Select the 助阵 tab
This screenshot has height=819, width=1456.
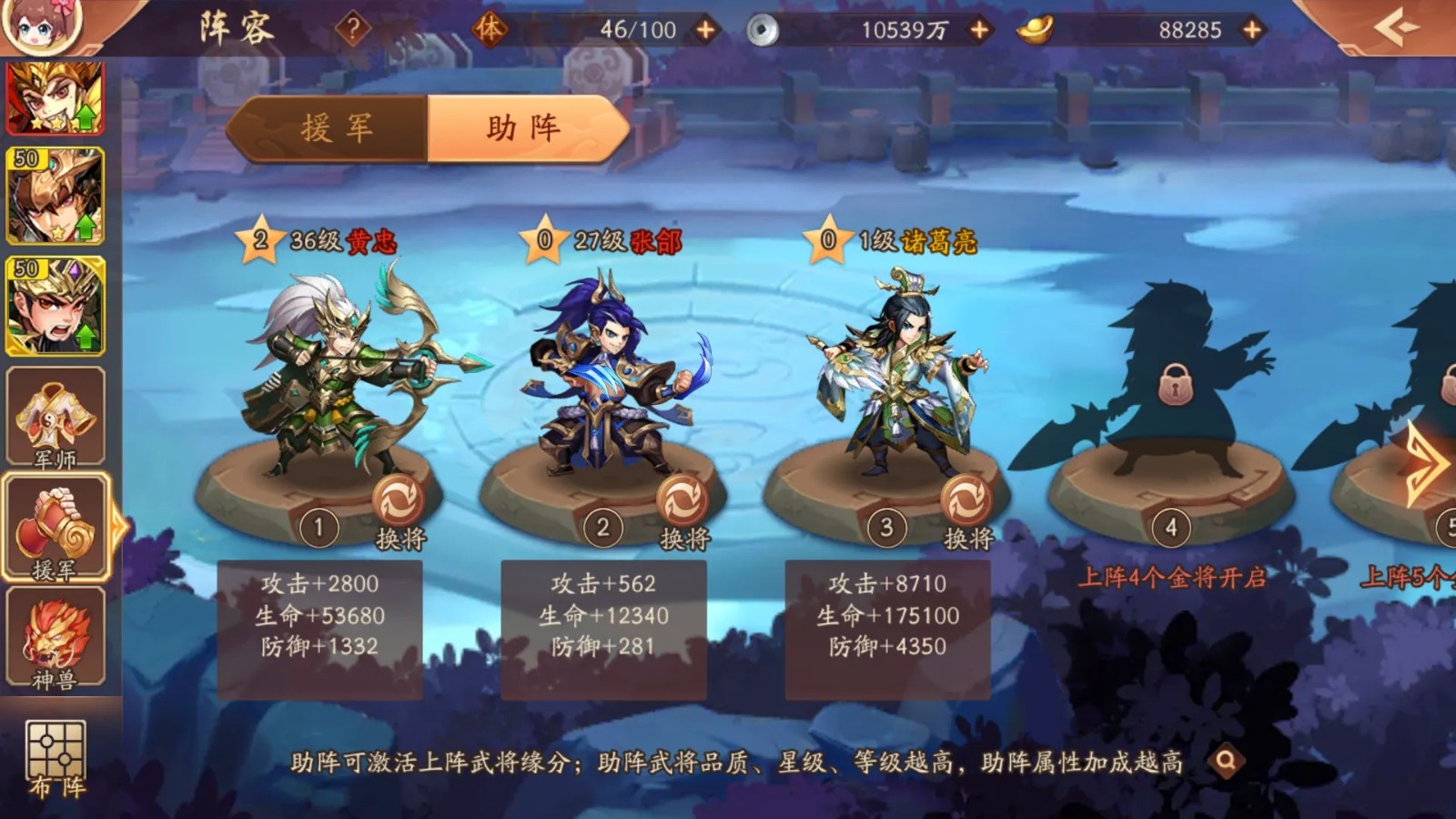pyautogui.click(x=526, y=128)
